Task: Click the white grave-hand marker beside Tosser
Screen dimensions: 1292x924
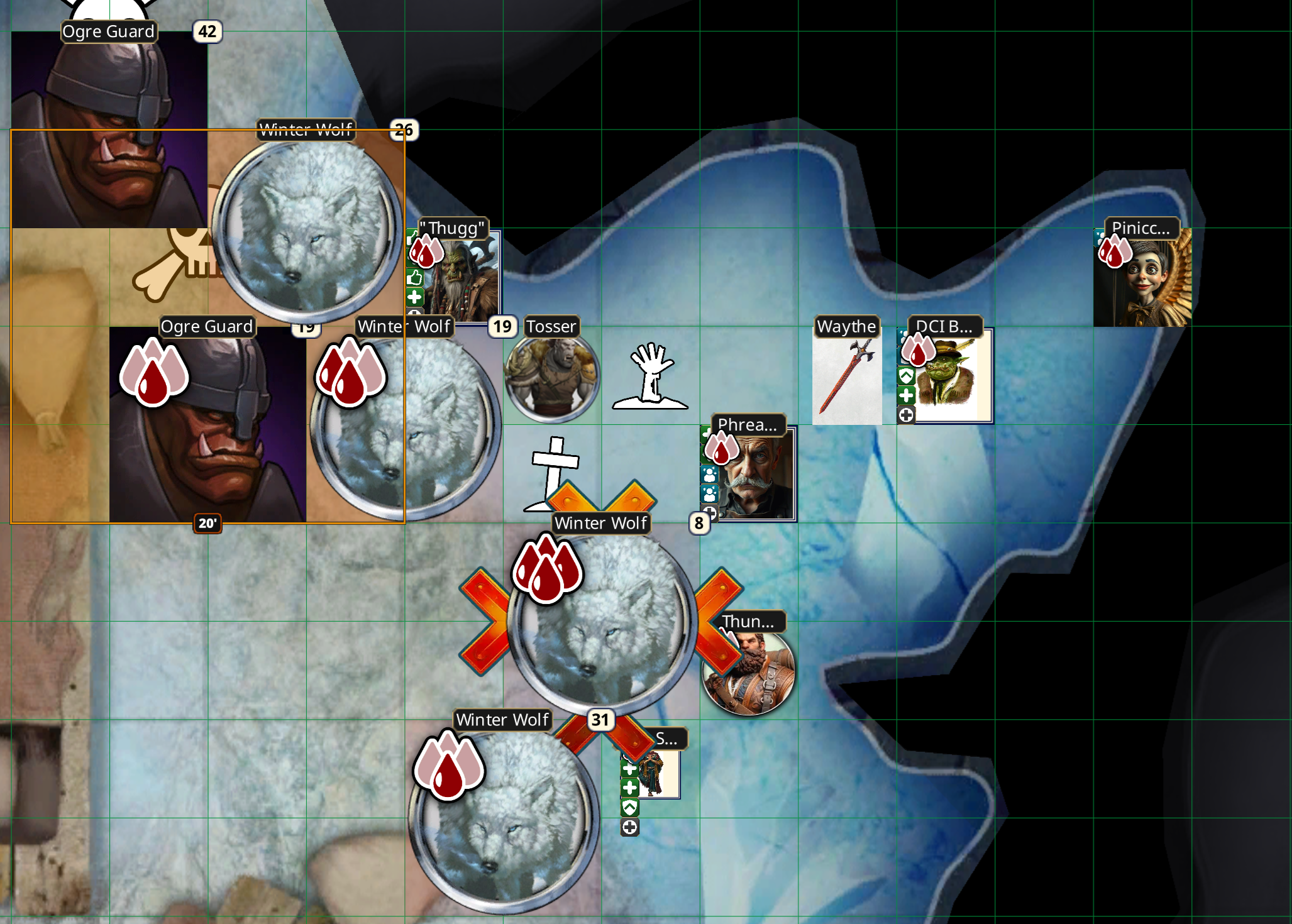Action: tap(651, 374)
